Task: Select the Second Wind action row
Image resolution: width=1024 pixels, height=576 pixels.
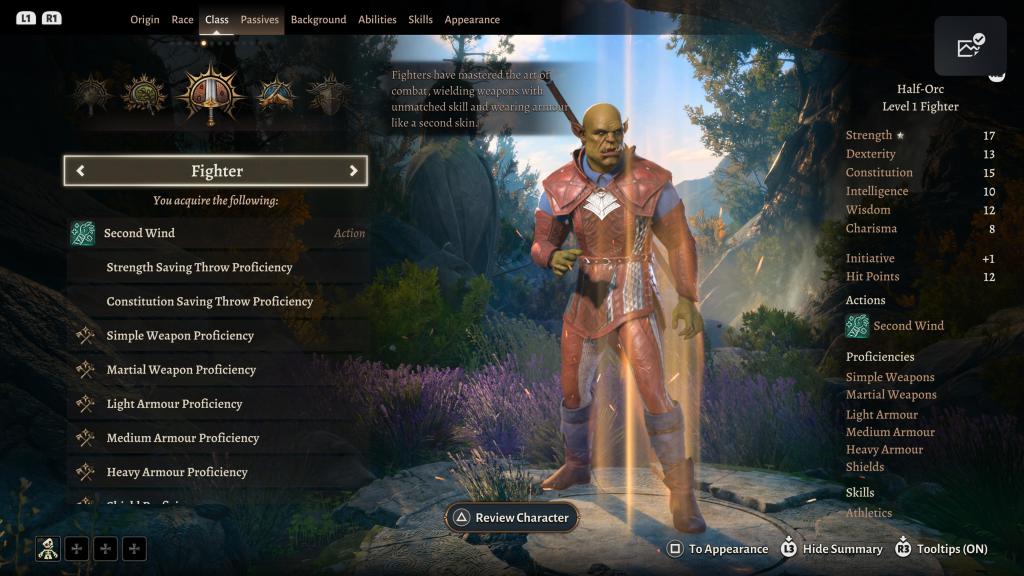Action: click(x=217, y=233)
